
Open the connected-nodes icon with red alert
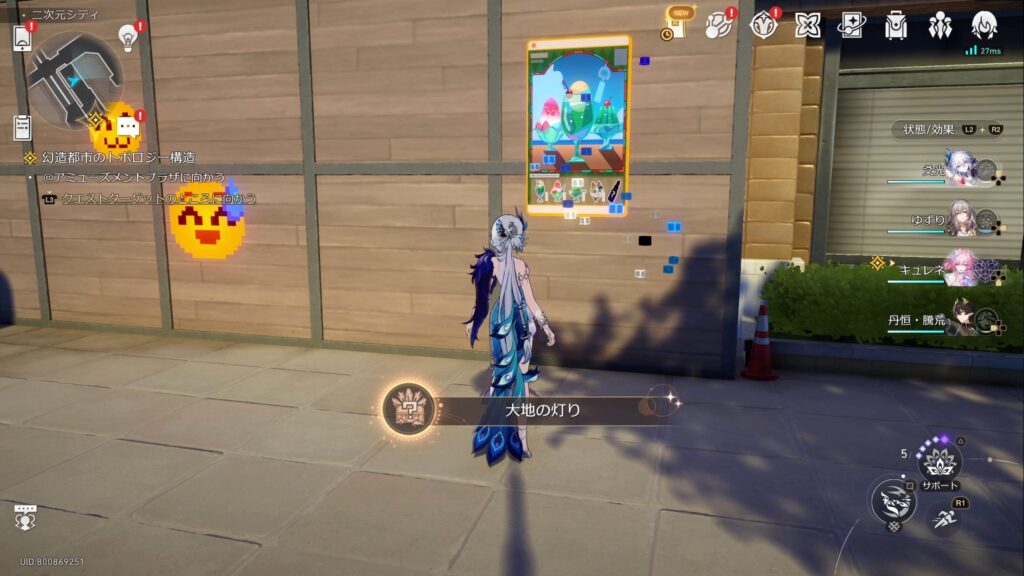tap(718, 25)
